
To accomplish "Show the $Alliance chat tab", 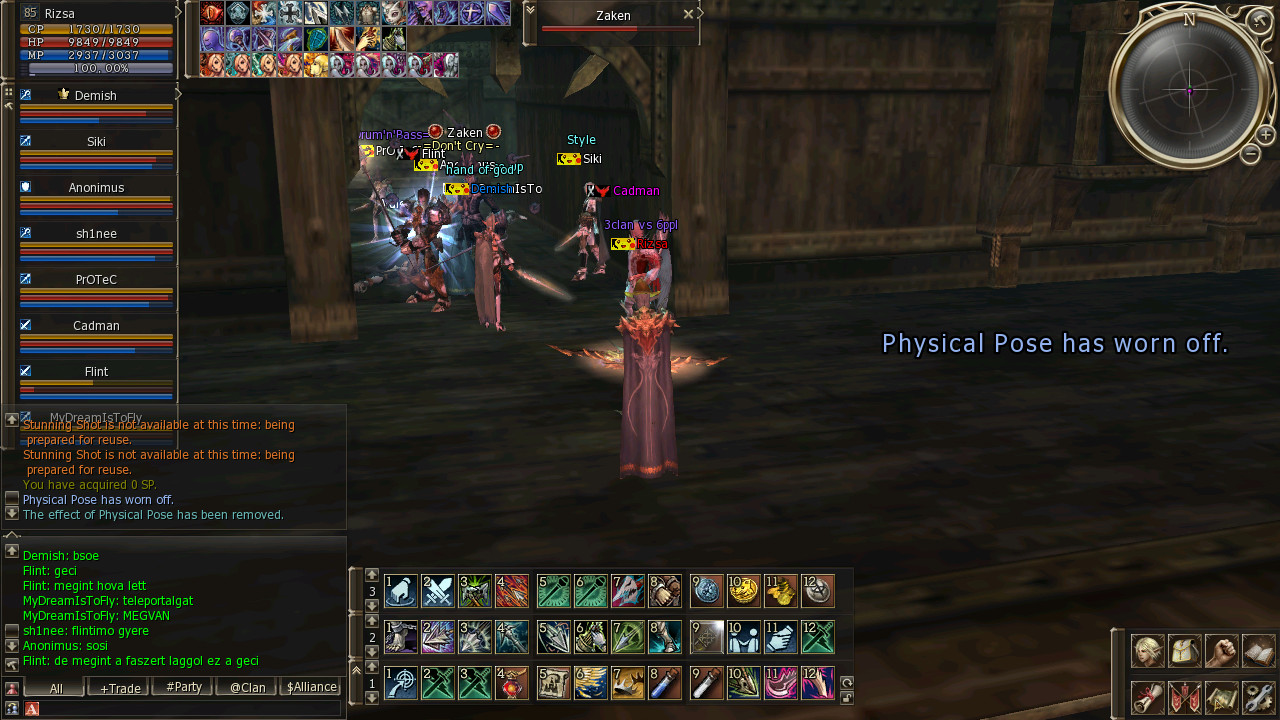I will [x=311, y=688].
